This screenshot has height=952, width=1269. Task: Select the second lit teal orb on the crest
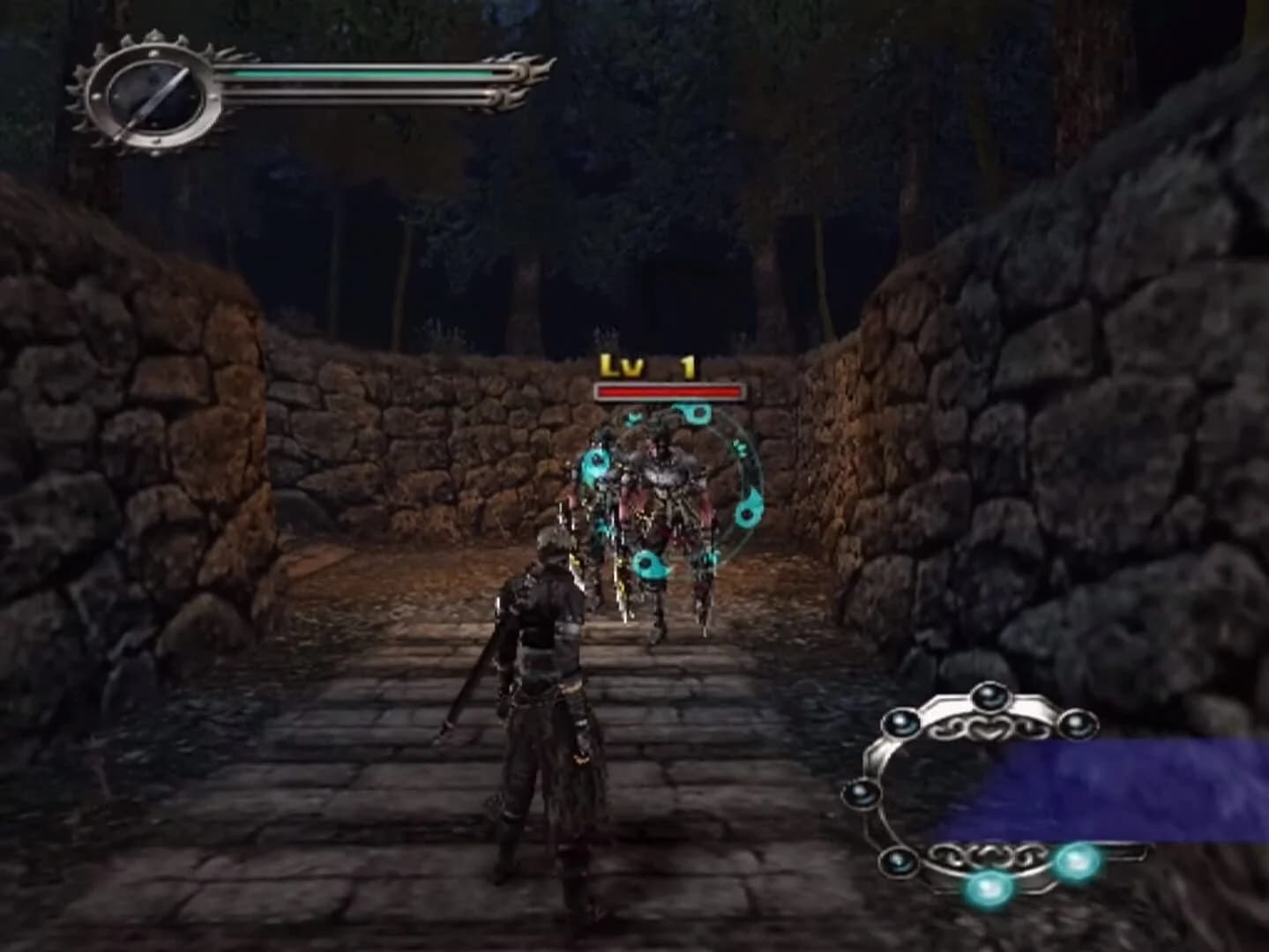[1078, 859]
